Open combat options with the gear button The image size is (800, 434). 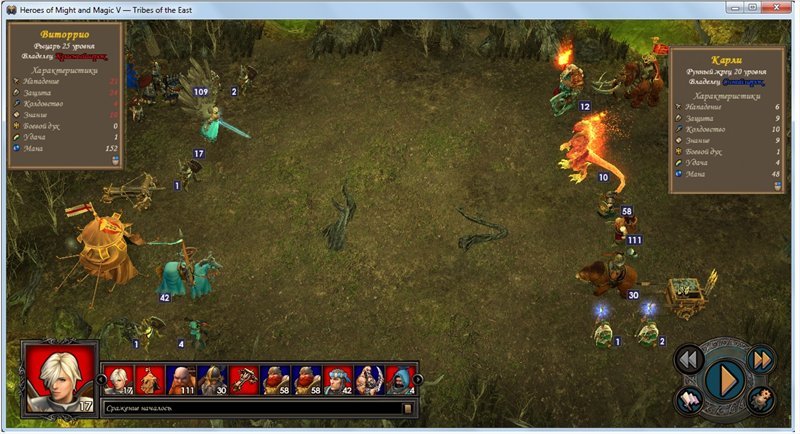pyautogui.click(x=762, y=400)
